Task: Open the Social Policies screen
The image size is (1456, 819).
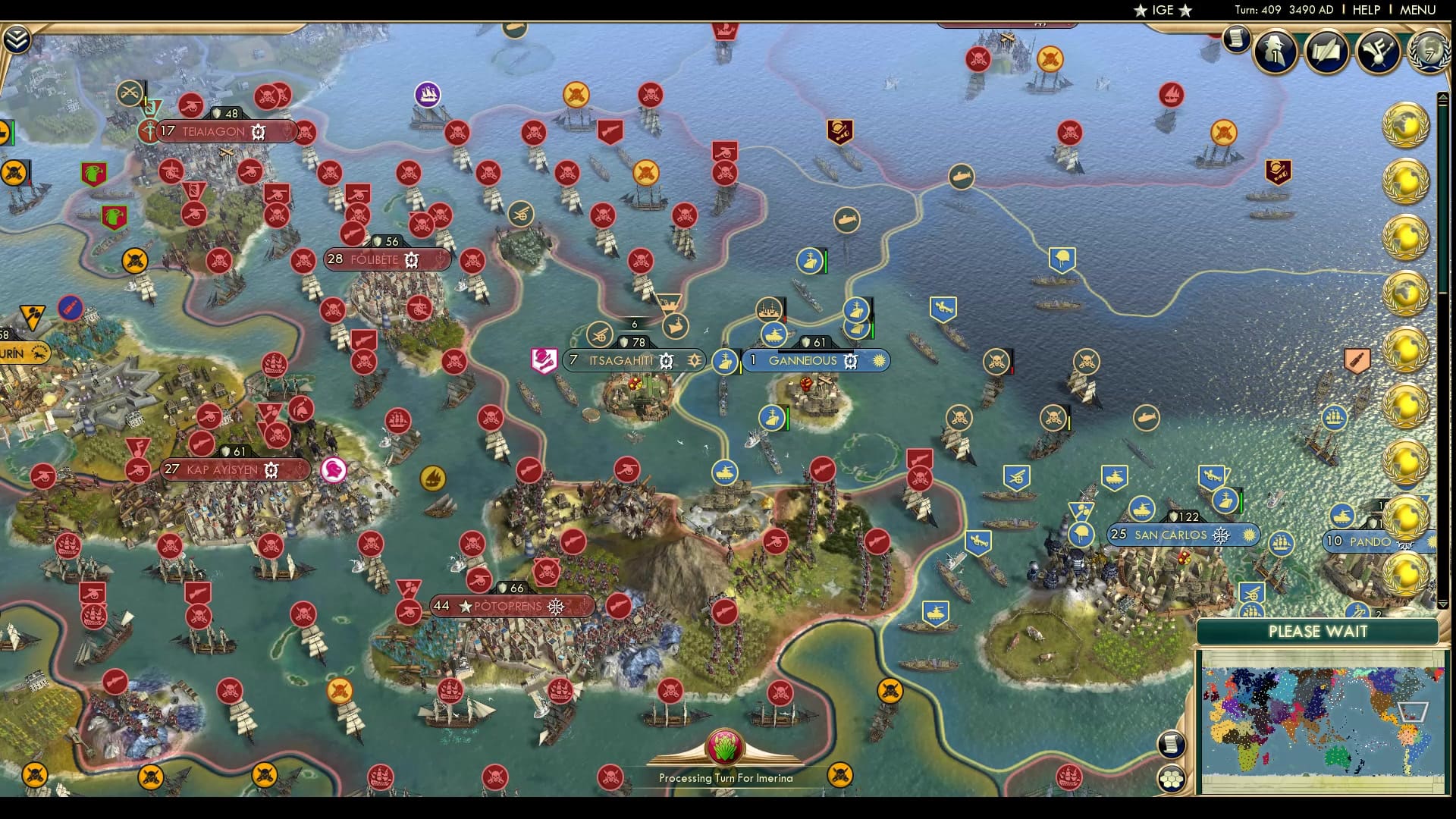Action: pyautogui.click(x=1378, y=52)
